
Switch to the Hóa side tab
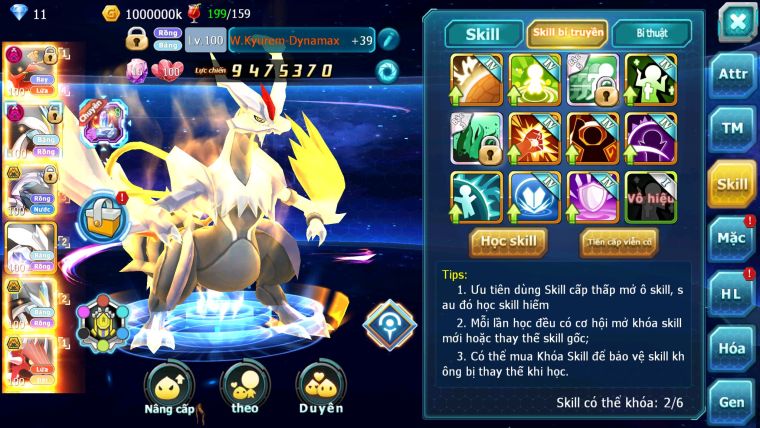tap(732, 348)
